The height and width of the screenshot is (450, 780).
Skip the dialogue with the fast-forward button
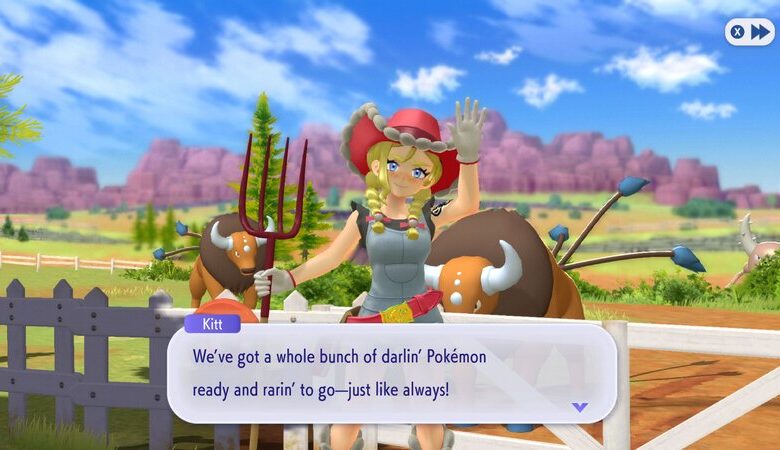tap(750, 32)
